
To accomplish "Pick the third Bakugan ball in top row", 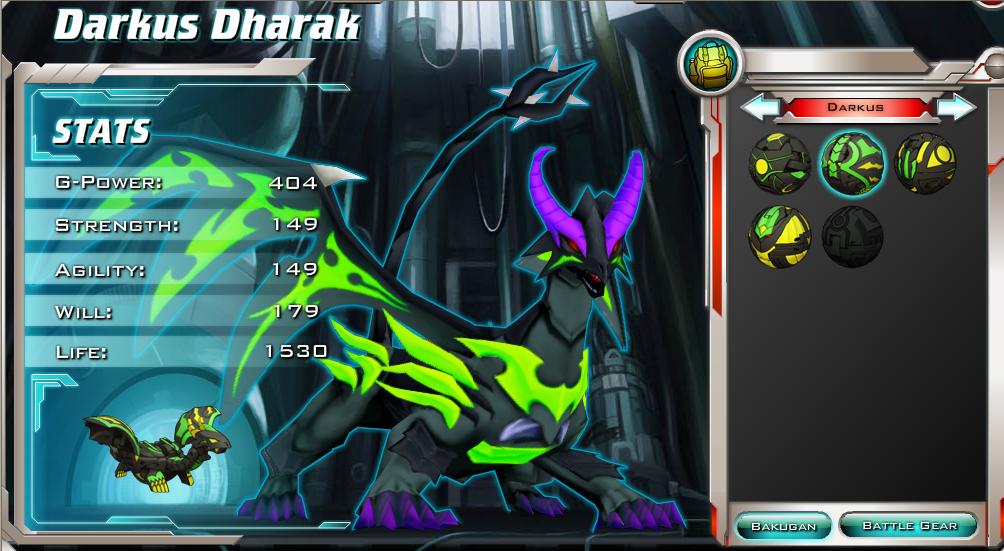I will click(925, 162).
